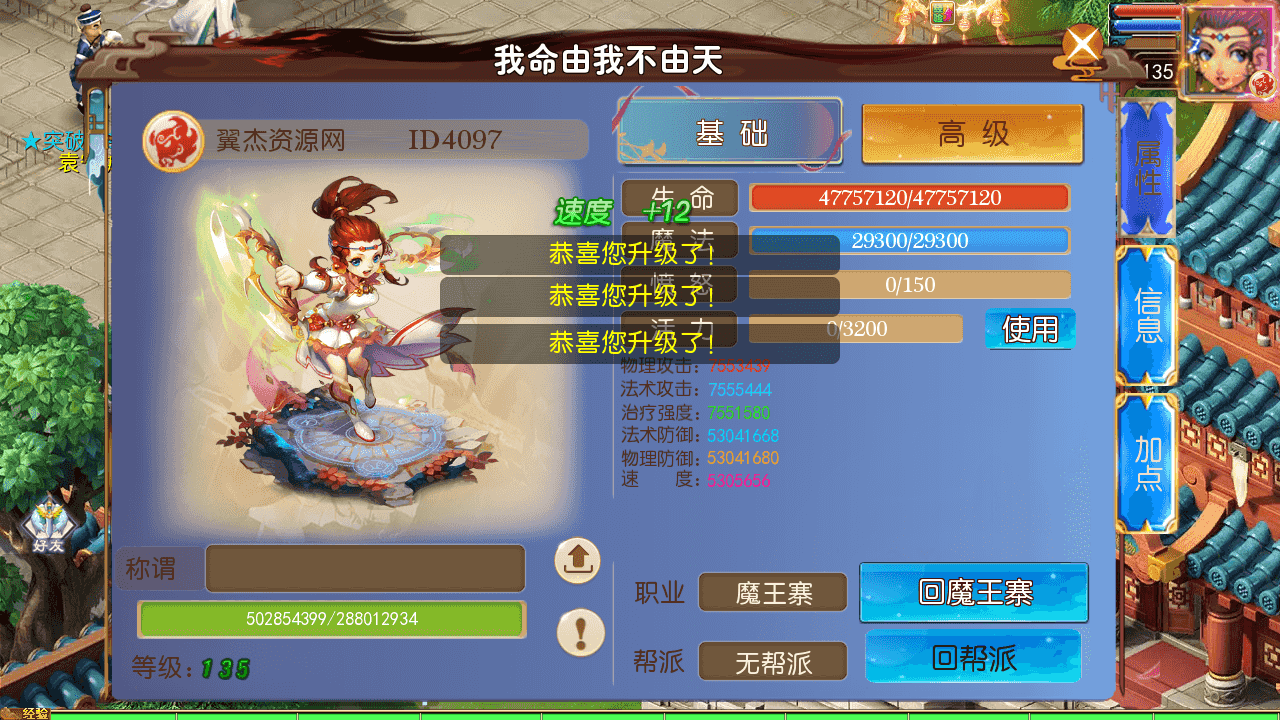Click the red faction emblem beside 翼杰资源网

[x=172, y=139]
